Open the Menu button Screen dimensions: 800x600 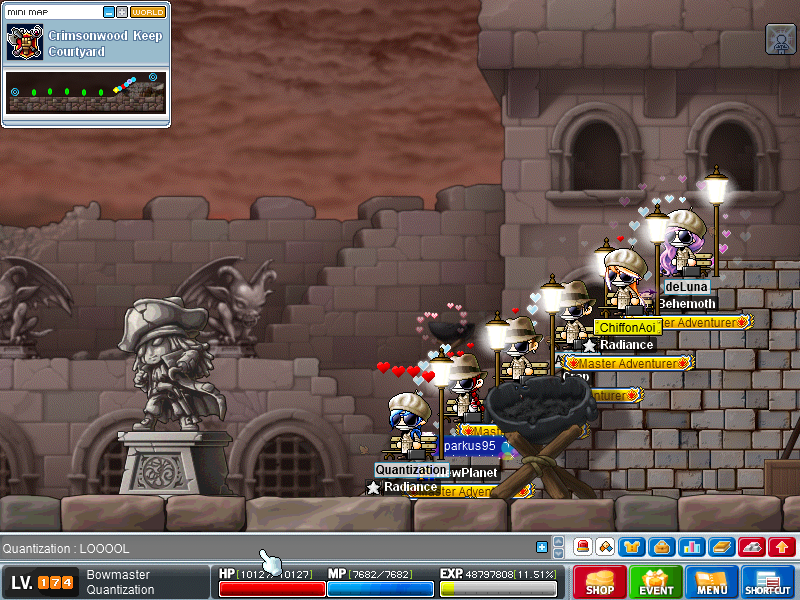click(712, 582)
